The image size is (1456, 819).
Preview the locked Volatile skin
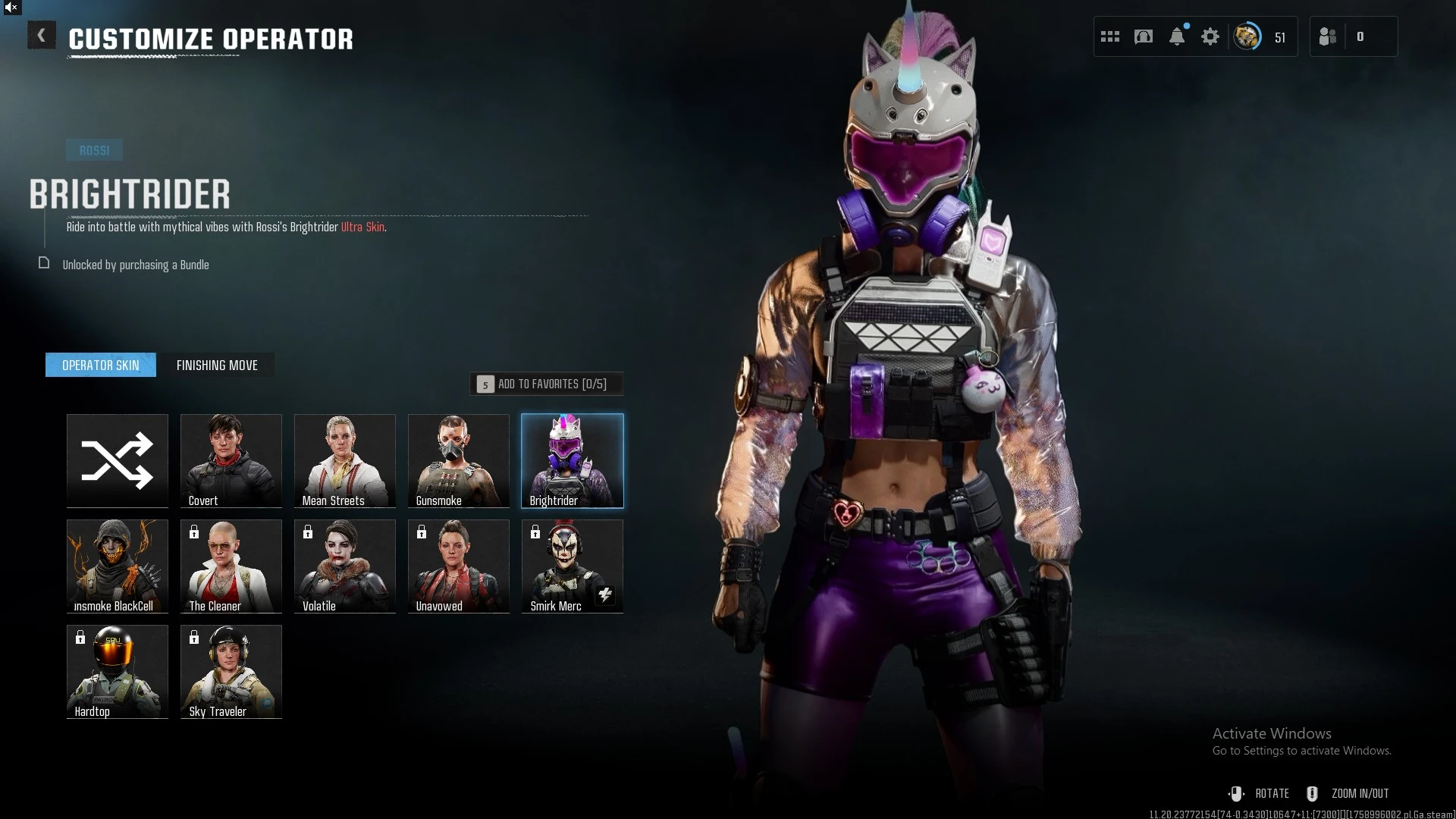click(345, 566)
